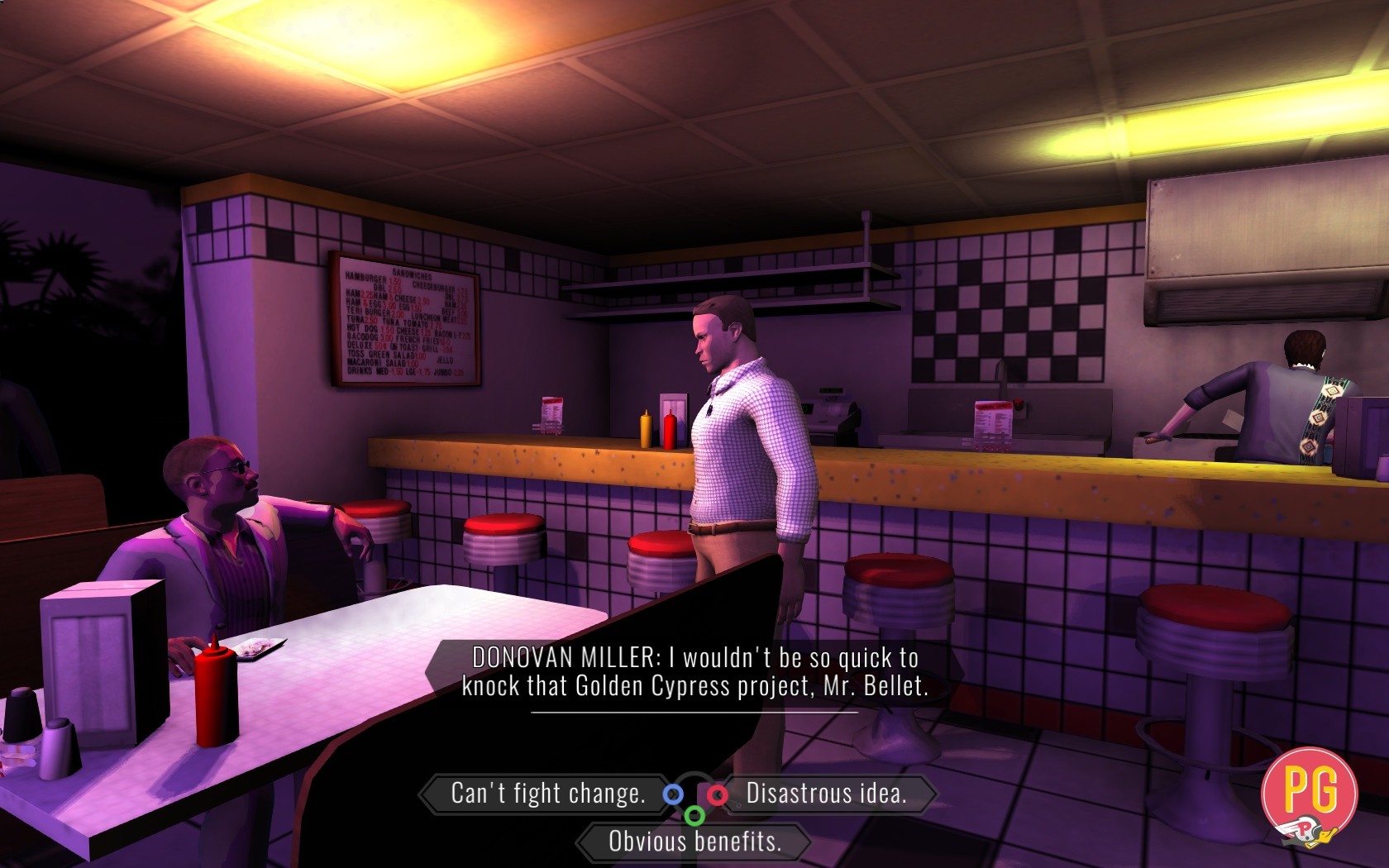Select the "Disastrous idea." dialogue option
Viewport: 1389px width, 868px height.
[x=826, y=794]
